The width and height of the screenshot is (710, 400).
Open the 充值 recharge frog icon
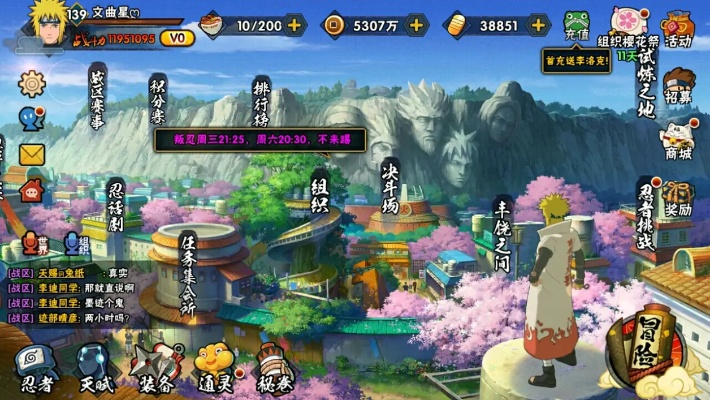577,26
